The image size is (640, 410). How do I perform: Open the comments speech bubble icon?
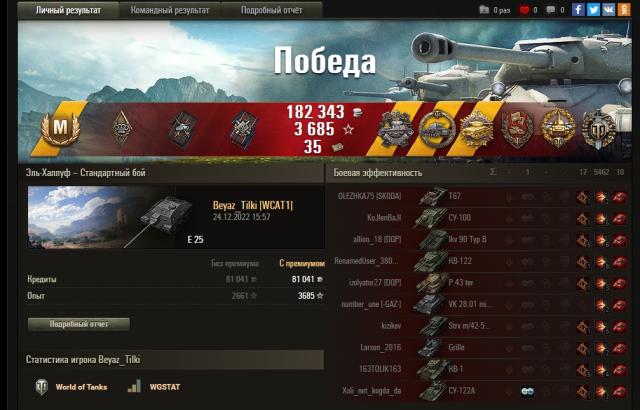point(549,10)
